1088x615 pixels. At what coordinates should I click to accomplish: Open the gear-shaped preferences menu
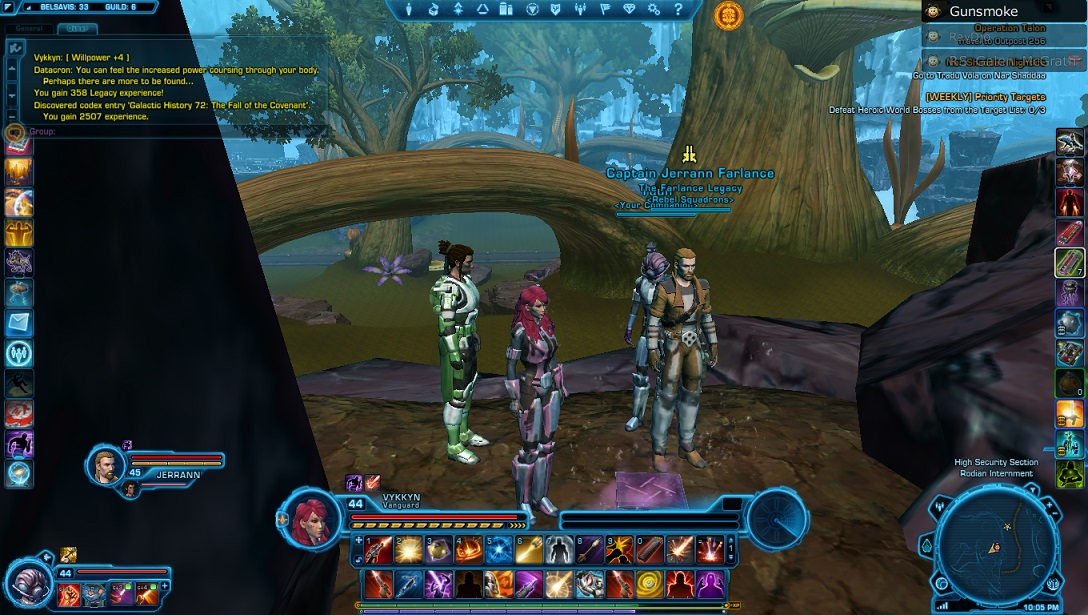coord(654,9)
